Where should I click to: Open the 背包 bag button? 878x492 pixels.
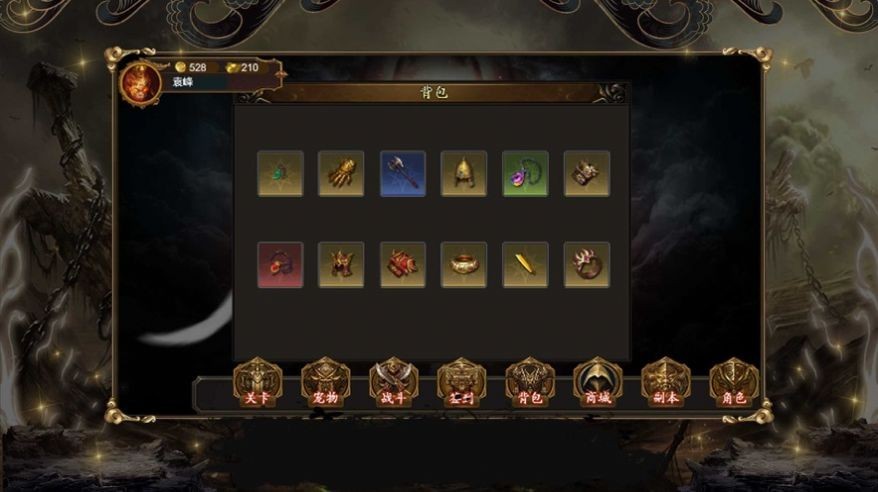pyautogui.click(x=529, y=383)
